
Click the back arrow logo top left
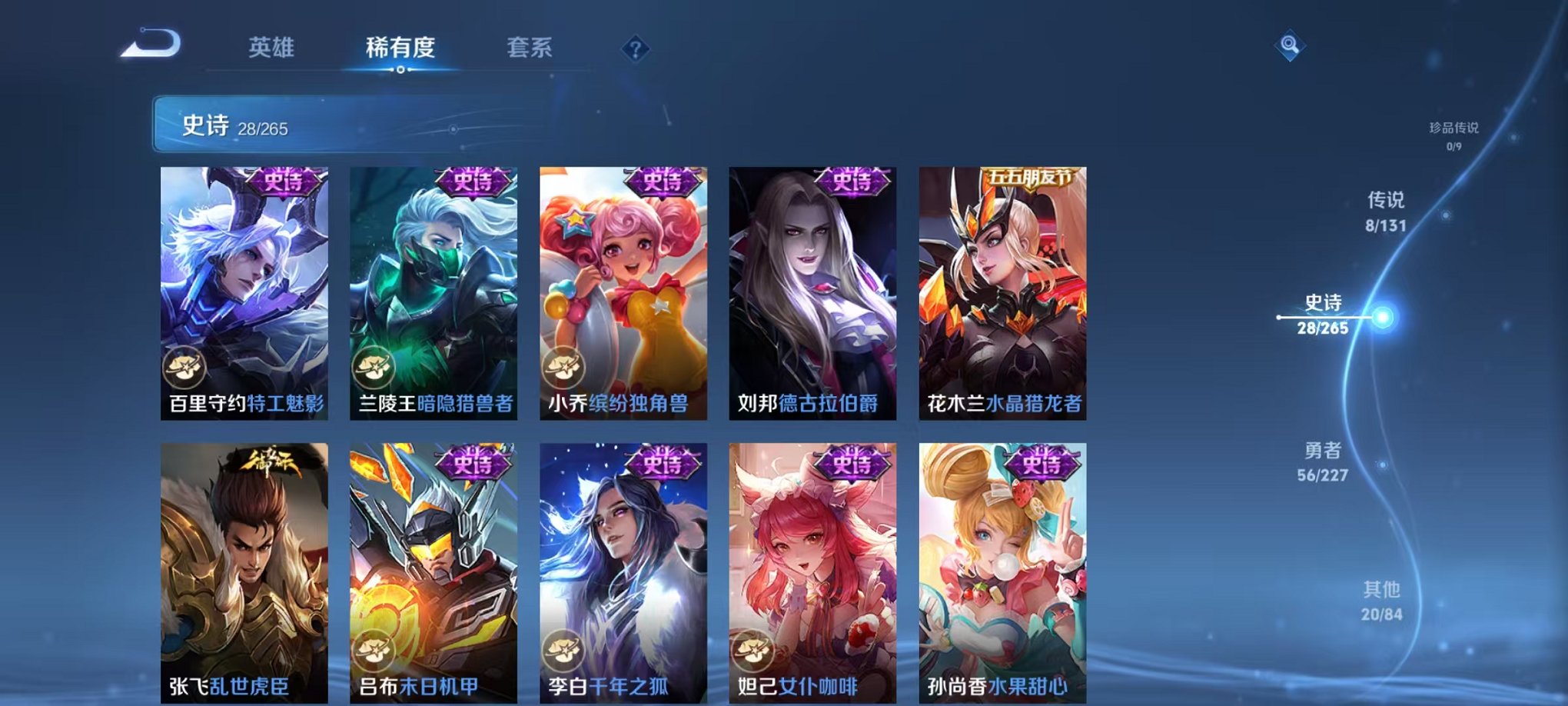pyautogui.click(x=150, y=44)
